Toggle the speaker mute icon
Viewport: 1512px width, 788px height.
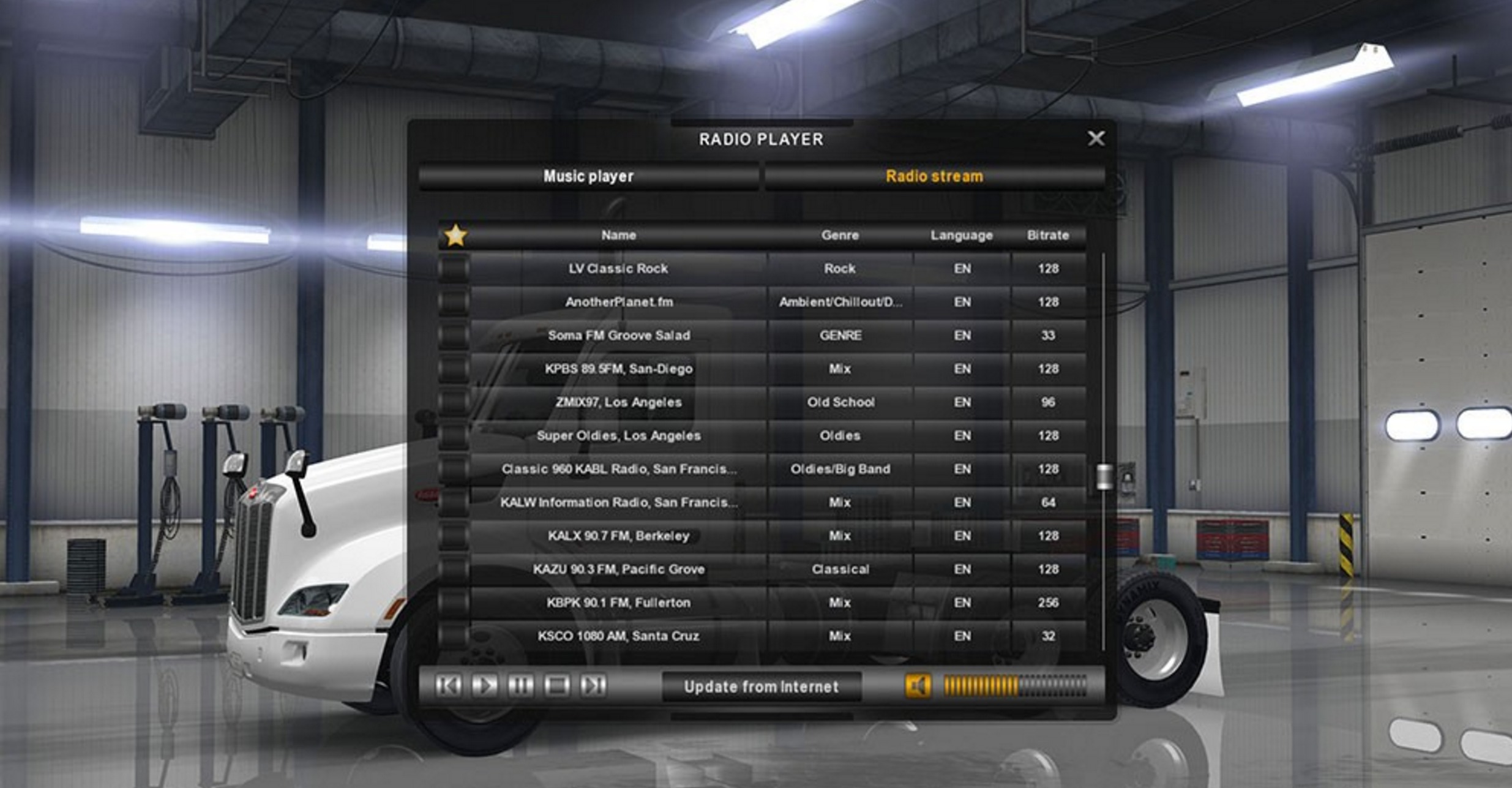click(918, 686)
